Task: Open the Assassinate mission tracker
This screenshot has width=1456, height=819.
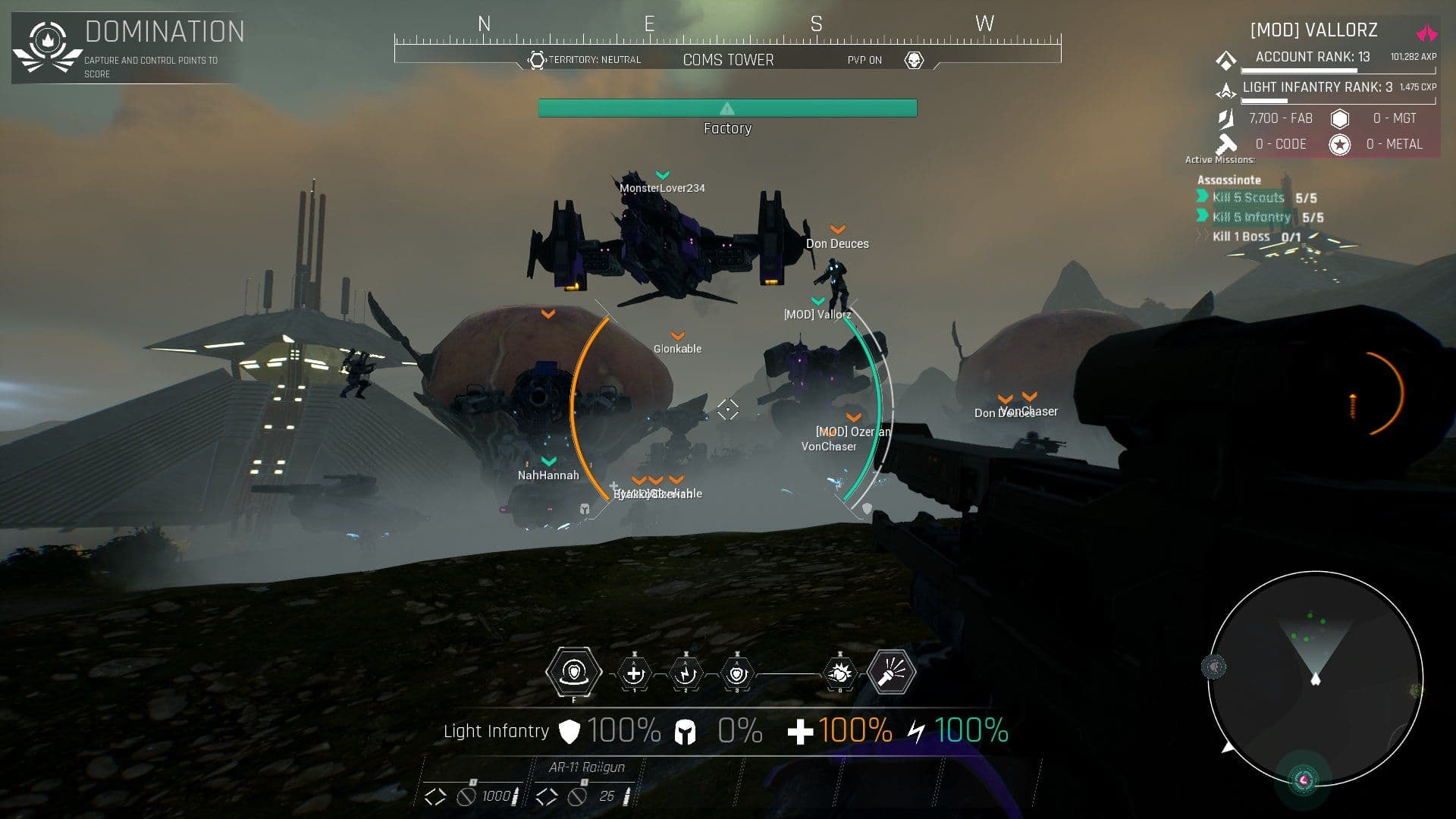Action: coord(1228,180)
